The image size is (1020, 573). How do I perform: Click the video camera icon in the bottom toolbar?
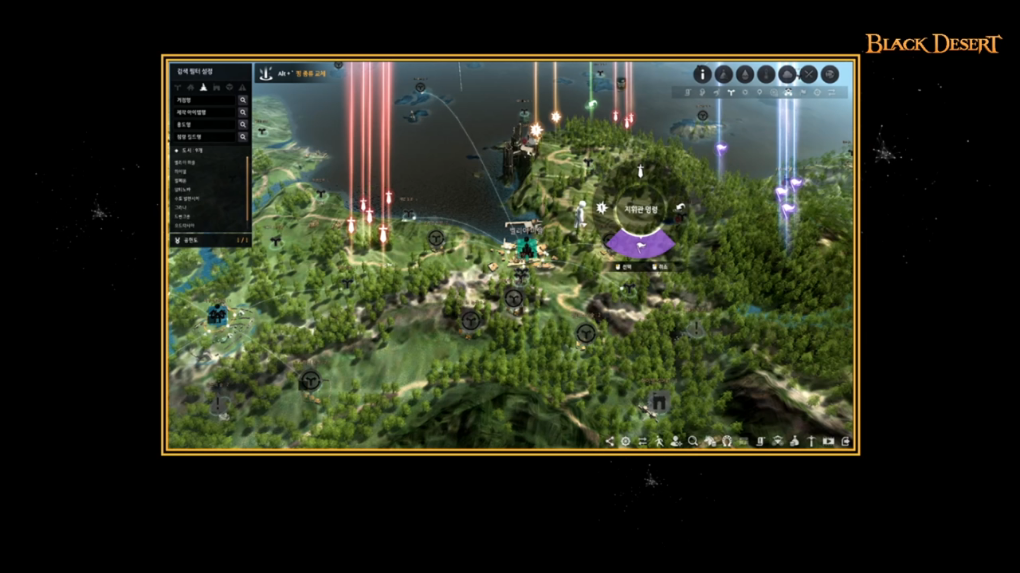pos(828,441)
